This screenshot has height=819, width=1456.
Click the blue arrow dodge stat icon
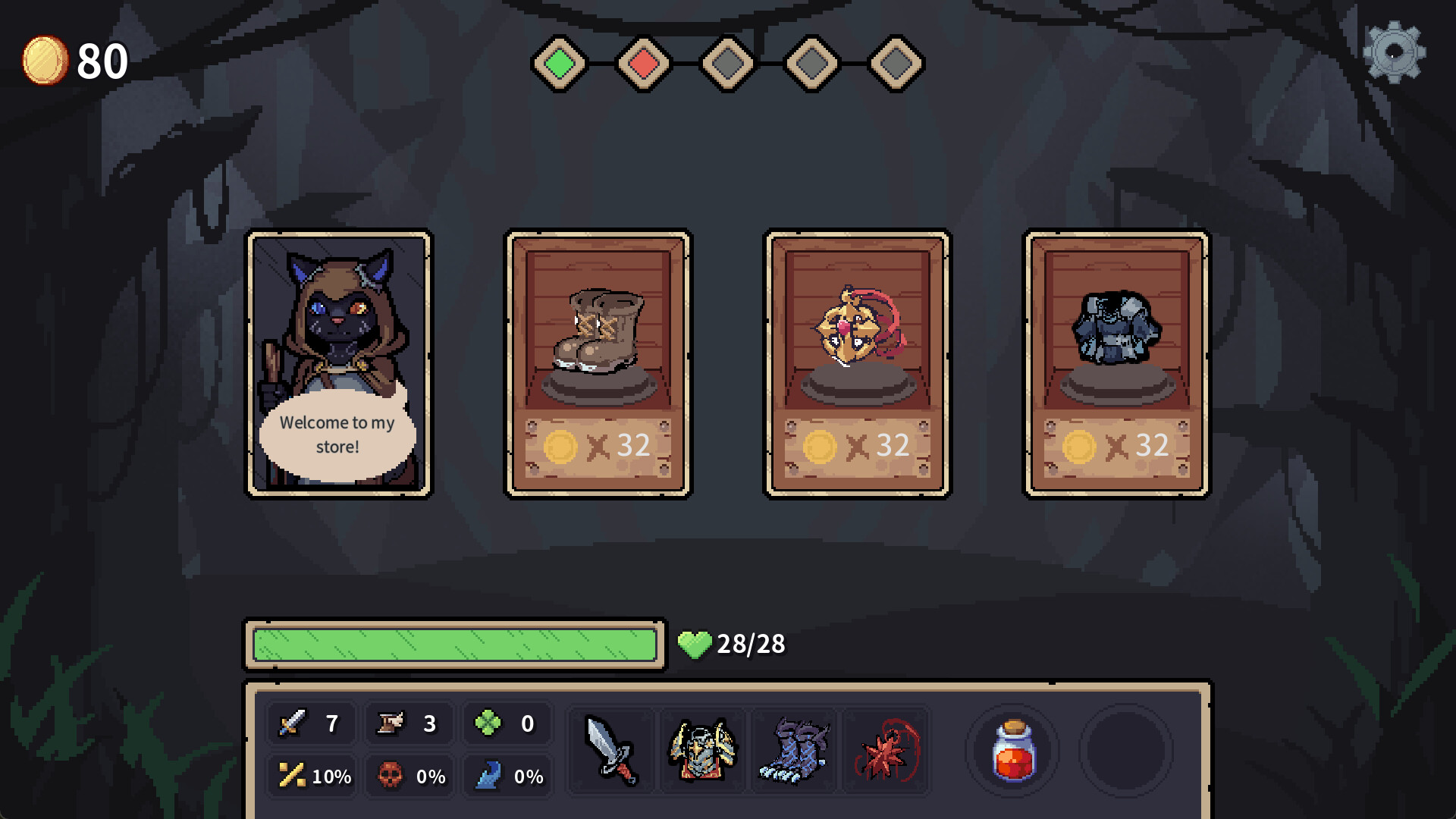(x=491, y=775)
